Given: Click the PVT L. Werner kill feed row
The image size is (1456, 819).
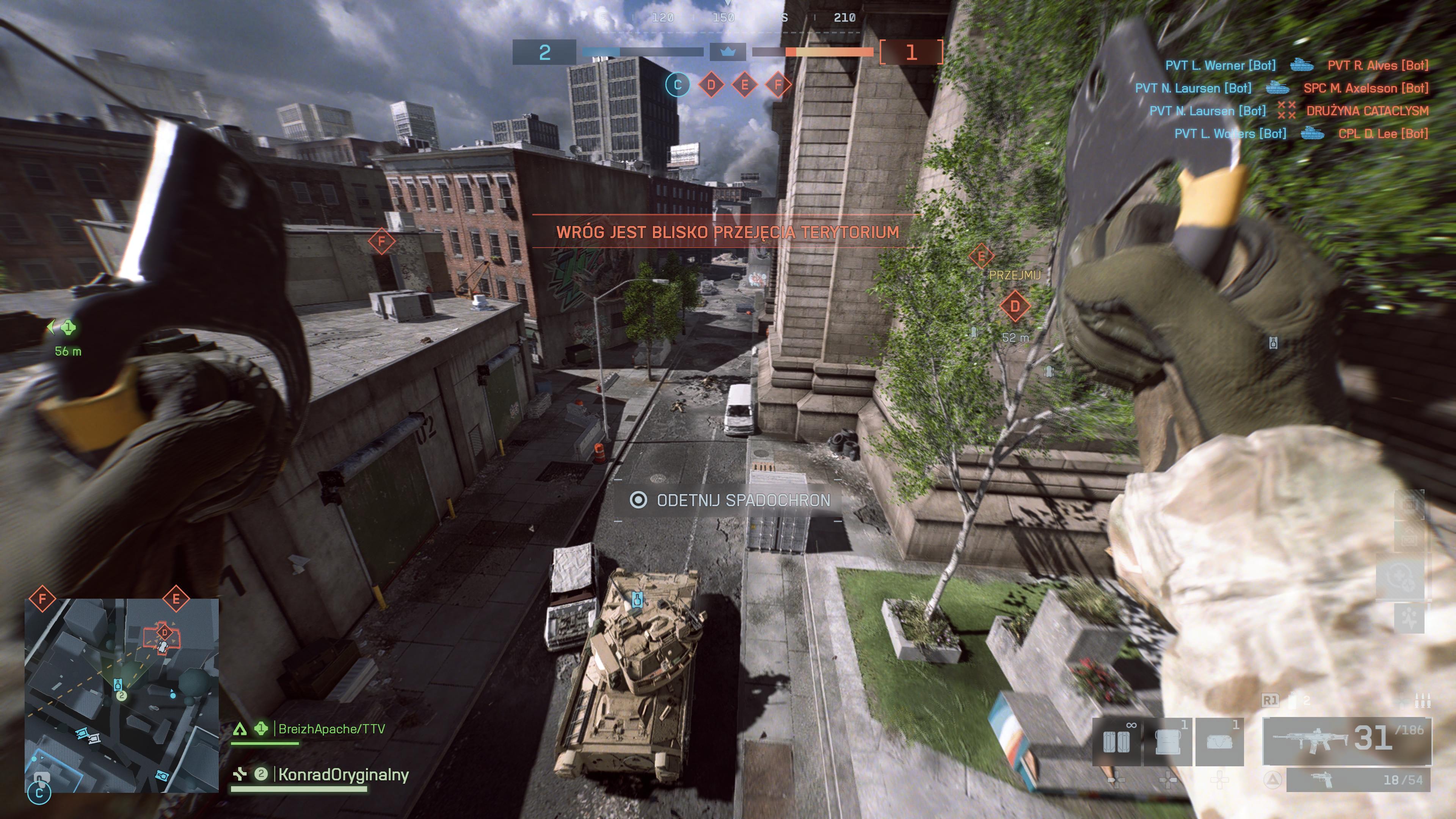Looking at the screenshot, I should click(x=1220, y=66).
